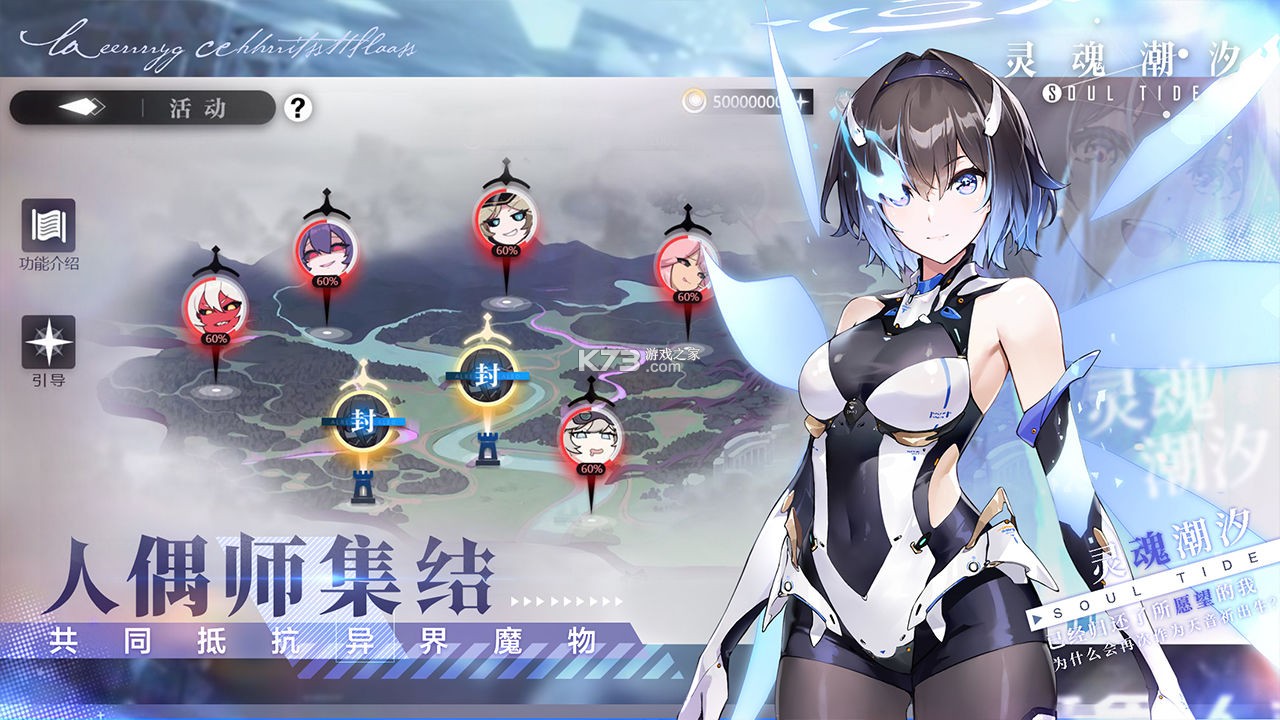Viewport: 1280px width, 720px height.
Task: Add more coins with the plus button
Action: [802, 102]
